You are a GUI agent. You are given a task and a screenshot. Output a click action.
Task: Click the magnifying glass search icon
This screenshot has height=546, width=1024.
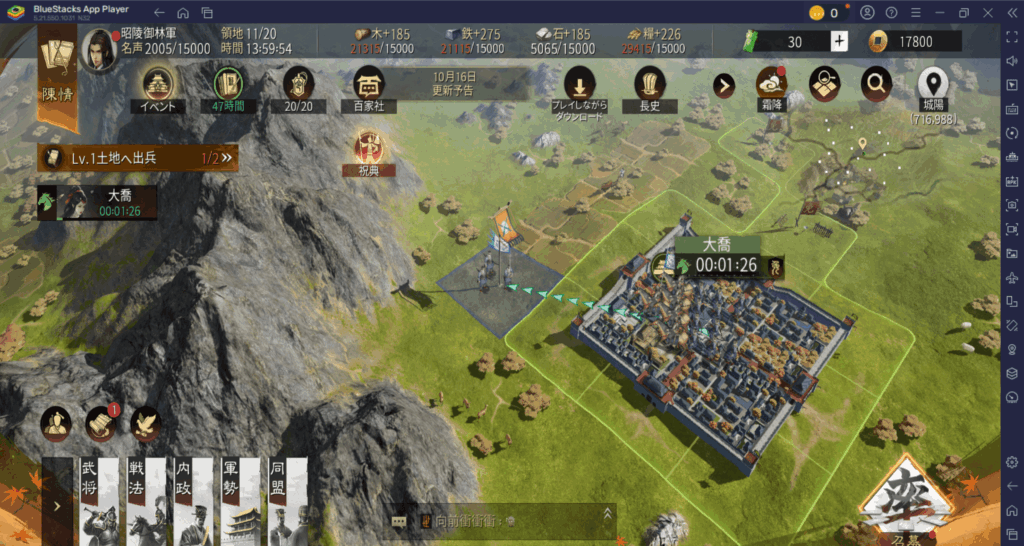(x=876, y=85)
